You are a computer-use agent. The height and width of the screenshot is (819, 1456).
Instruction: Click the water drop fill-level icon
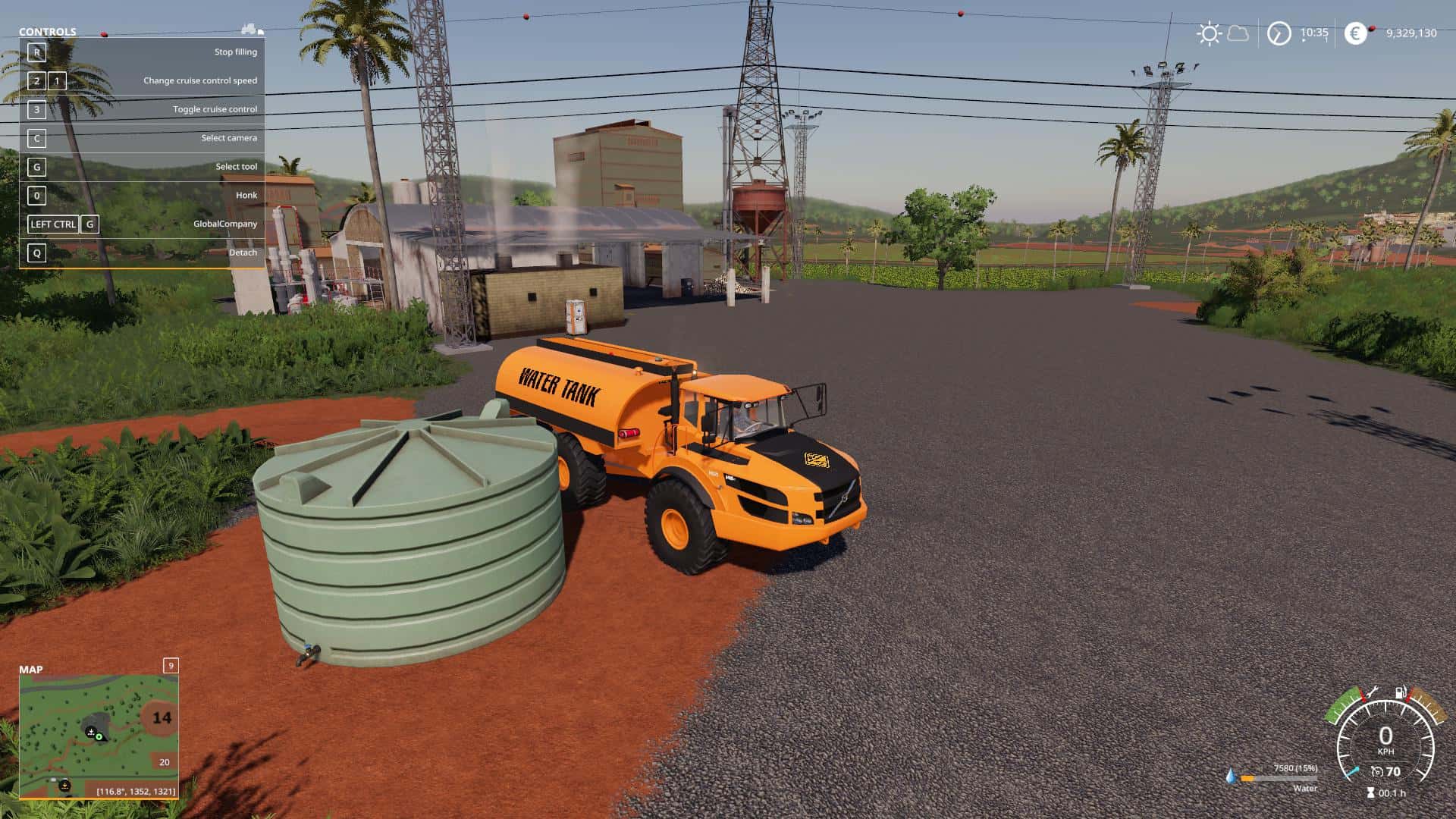coord(1230,777)
